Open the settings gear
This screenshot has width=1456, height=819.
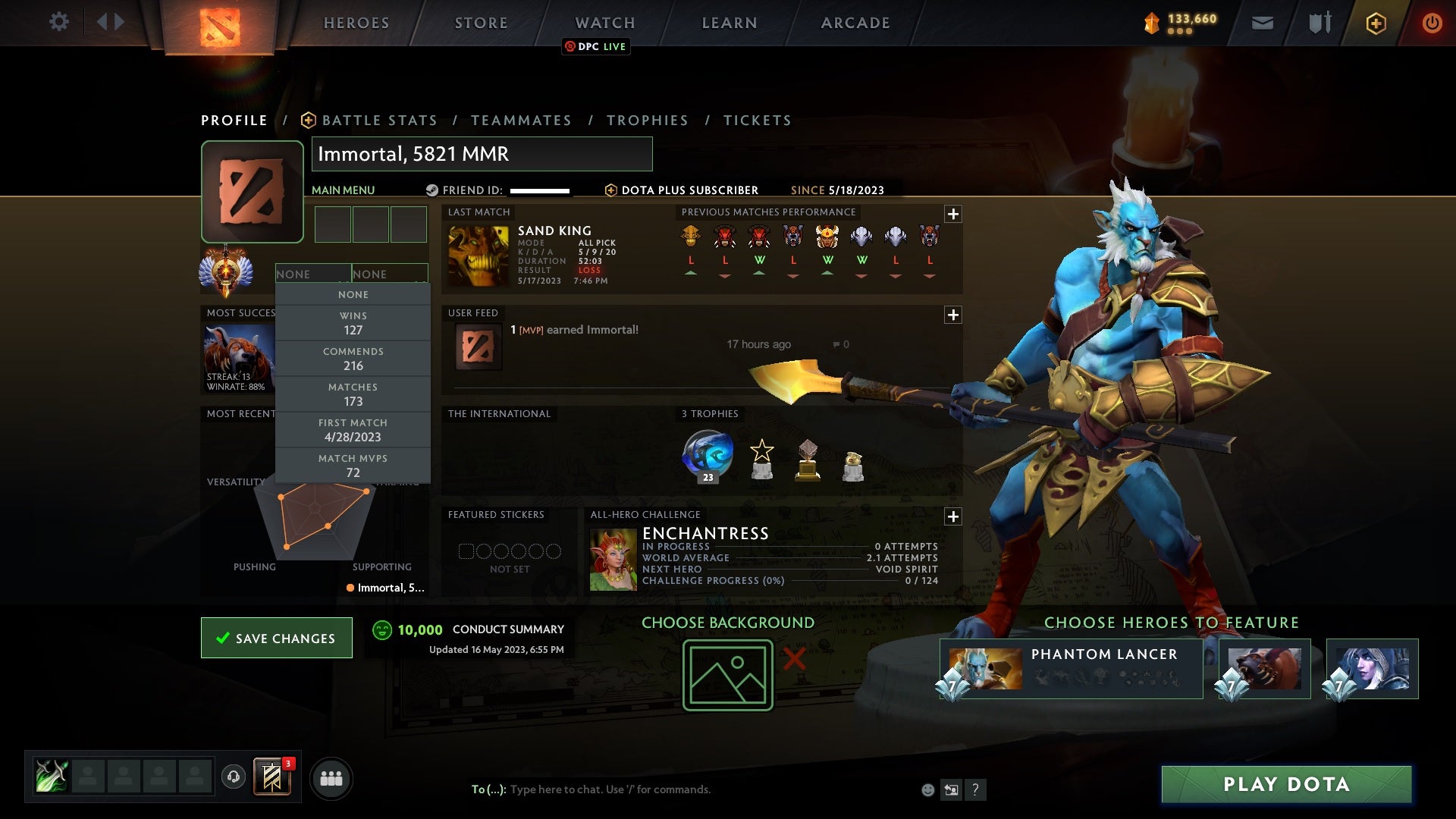59,22
